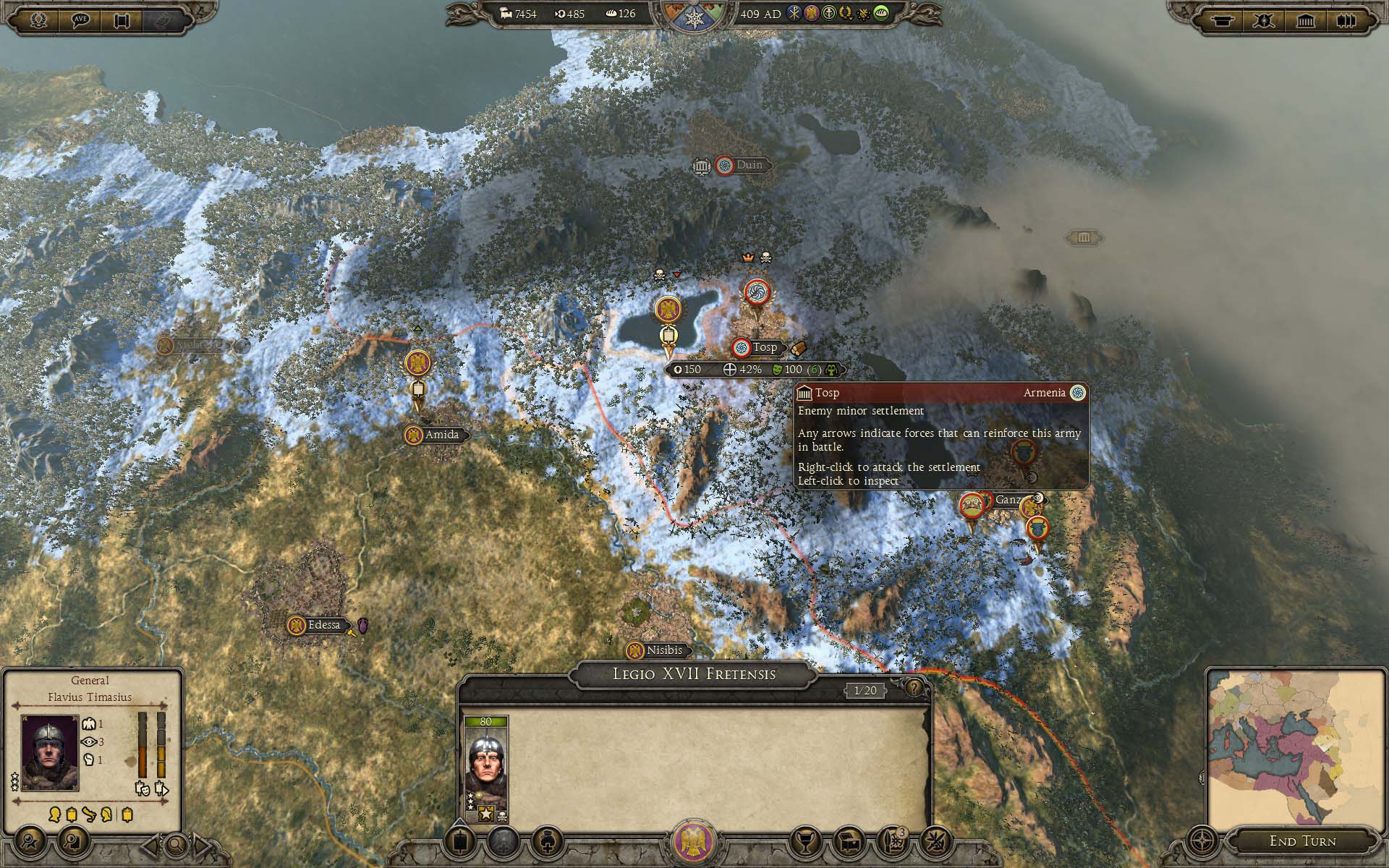Image resolution: width=1389 pixels, height=868 pixels.
Task: Click the AVE diplomacy speech bubble
Action: (80, 20)
